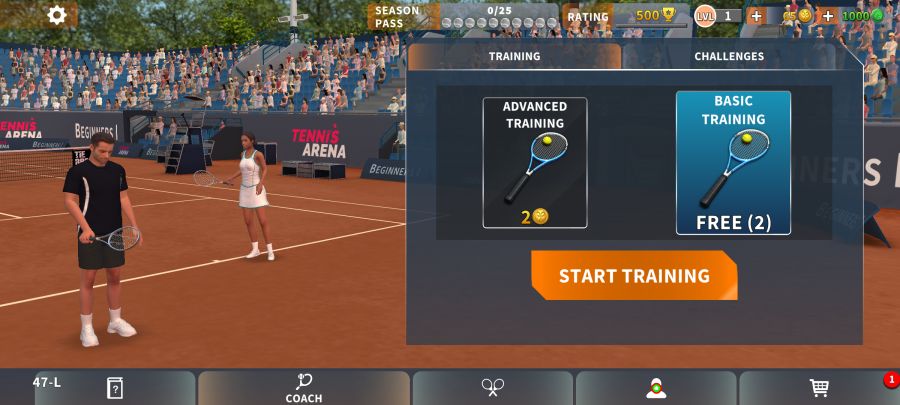Add more gold coins with plus button

coord(756,16)
